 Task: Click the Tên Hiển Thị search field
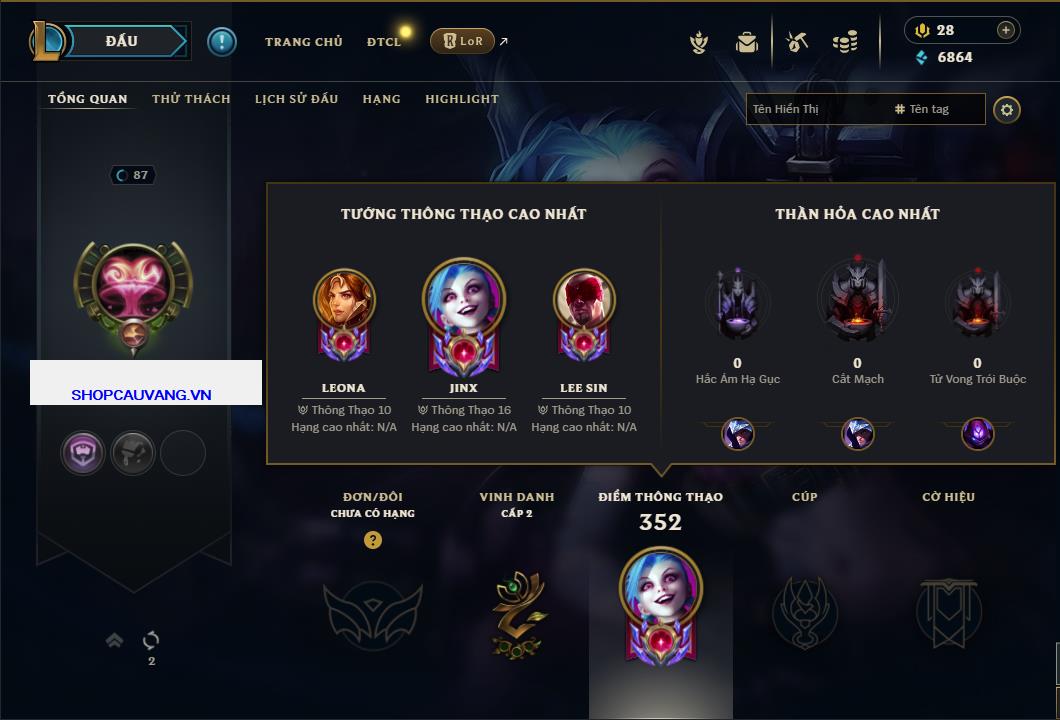pyautogui.click(x=815, y=109)
